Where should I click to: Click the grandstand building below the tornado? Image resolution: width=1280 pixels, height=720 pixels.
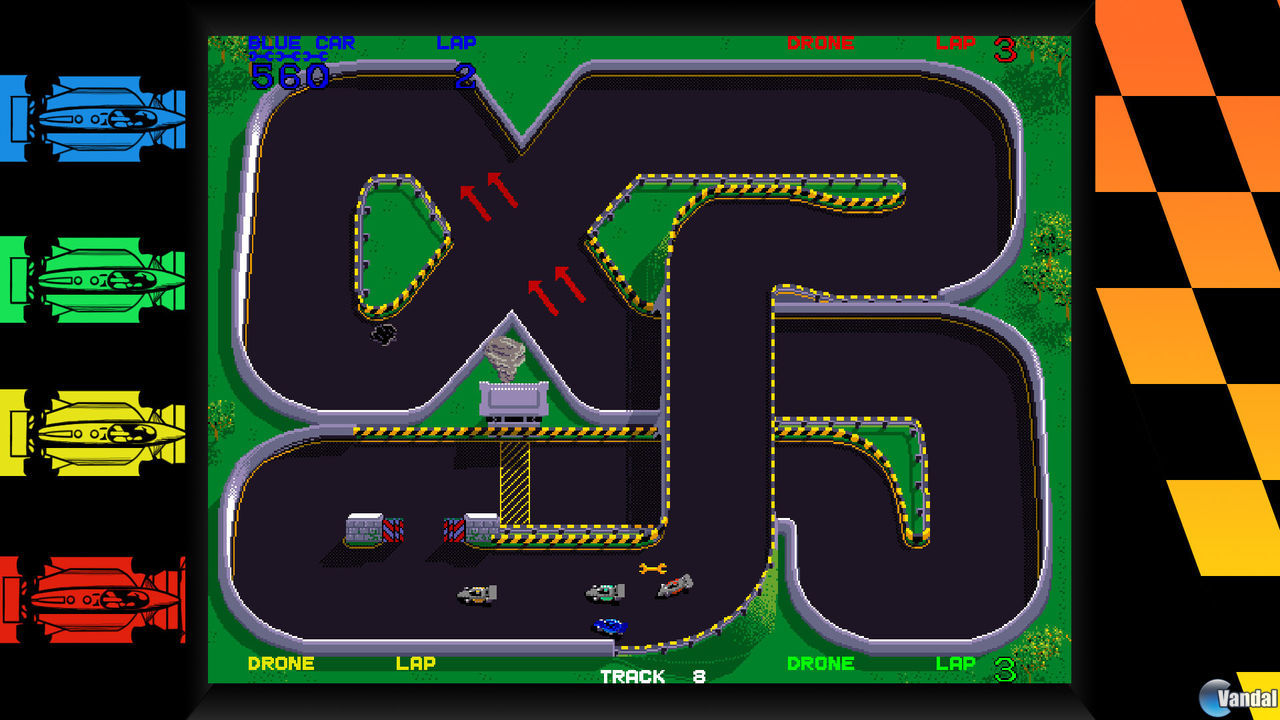tap(512, 398)
